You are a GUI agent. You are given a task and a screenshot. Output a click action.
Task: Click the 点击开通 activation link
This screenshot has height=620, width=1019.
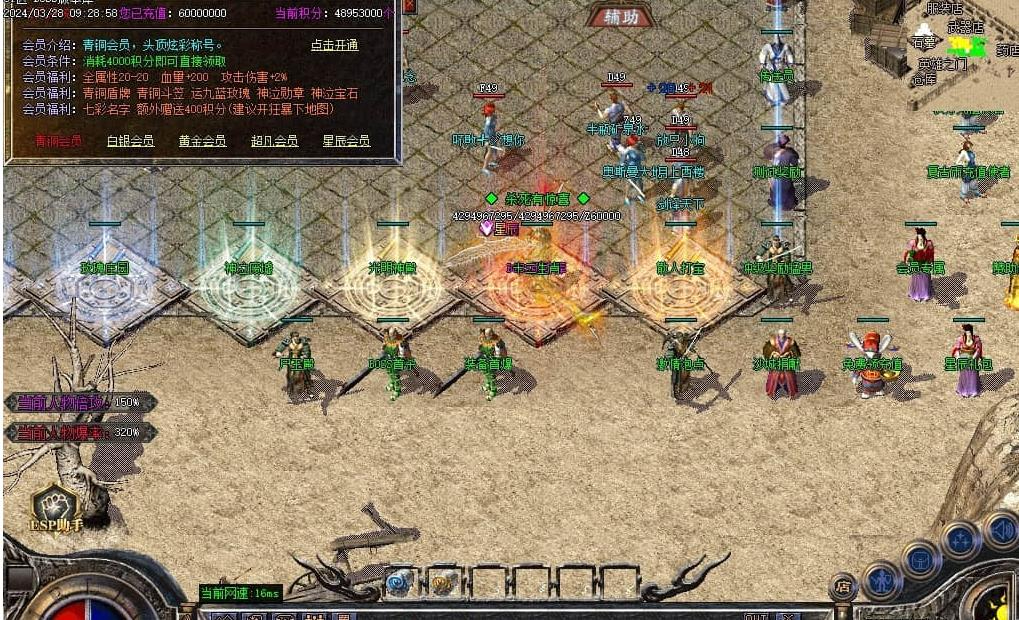[x=334, y=45]
